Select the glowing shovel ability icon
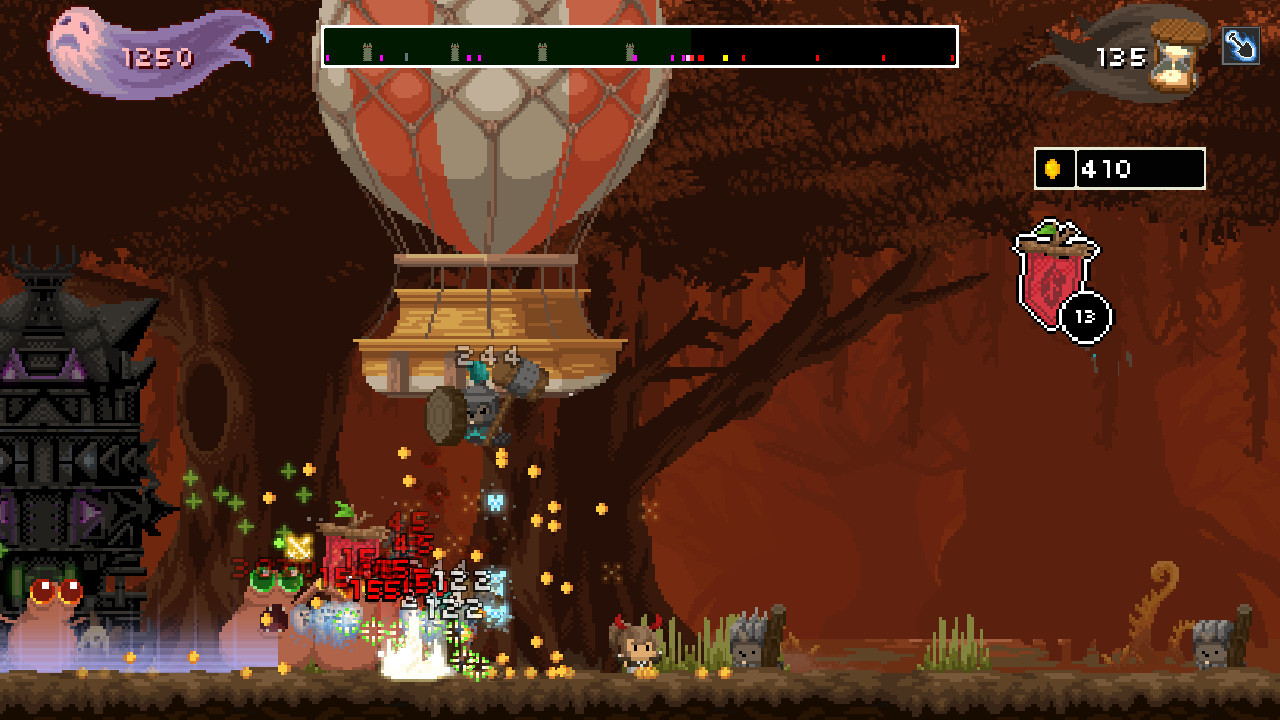 1243,45
